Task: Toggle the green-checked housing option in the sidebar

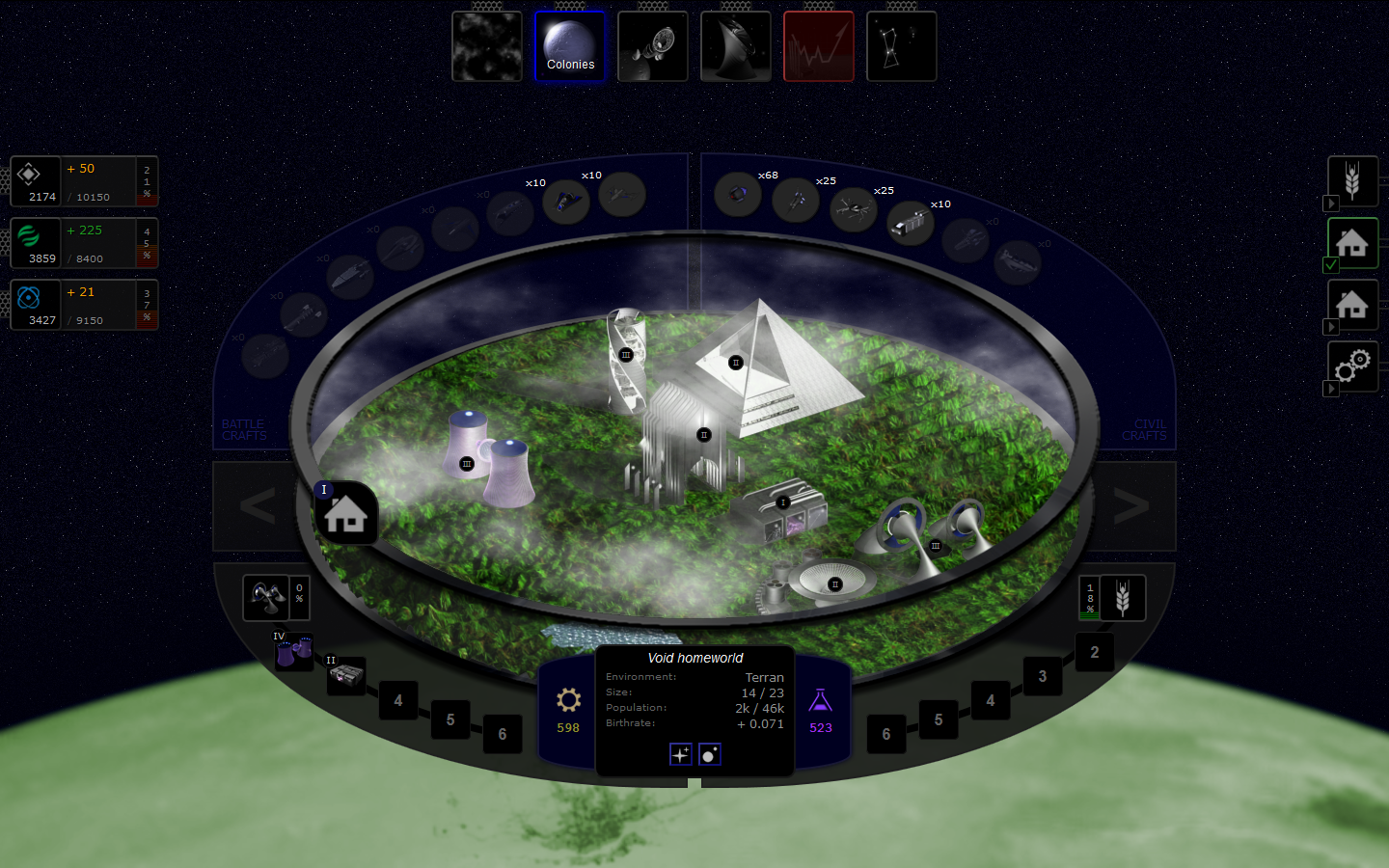Action: tap(1352, 243)
